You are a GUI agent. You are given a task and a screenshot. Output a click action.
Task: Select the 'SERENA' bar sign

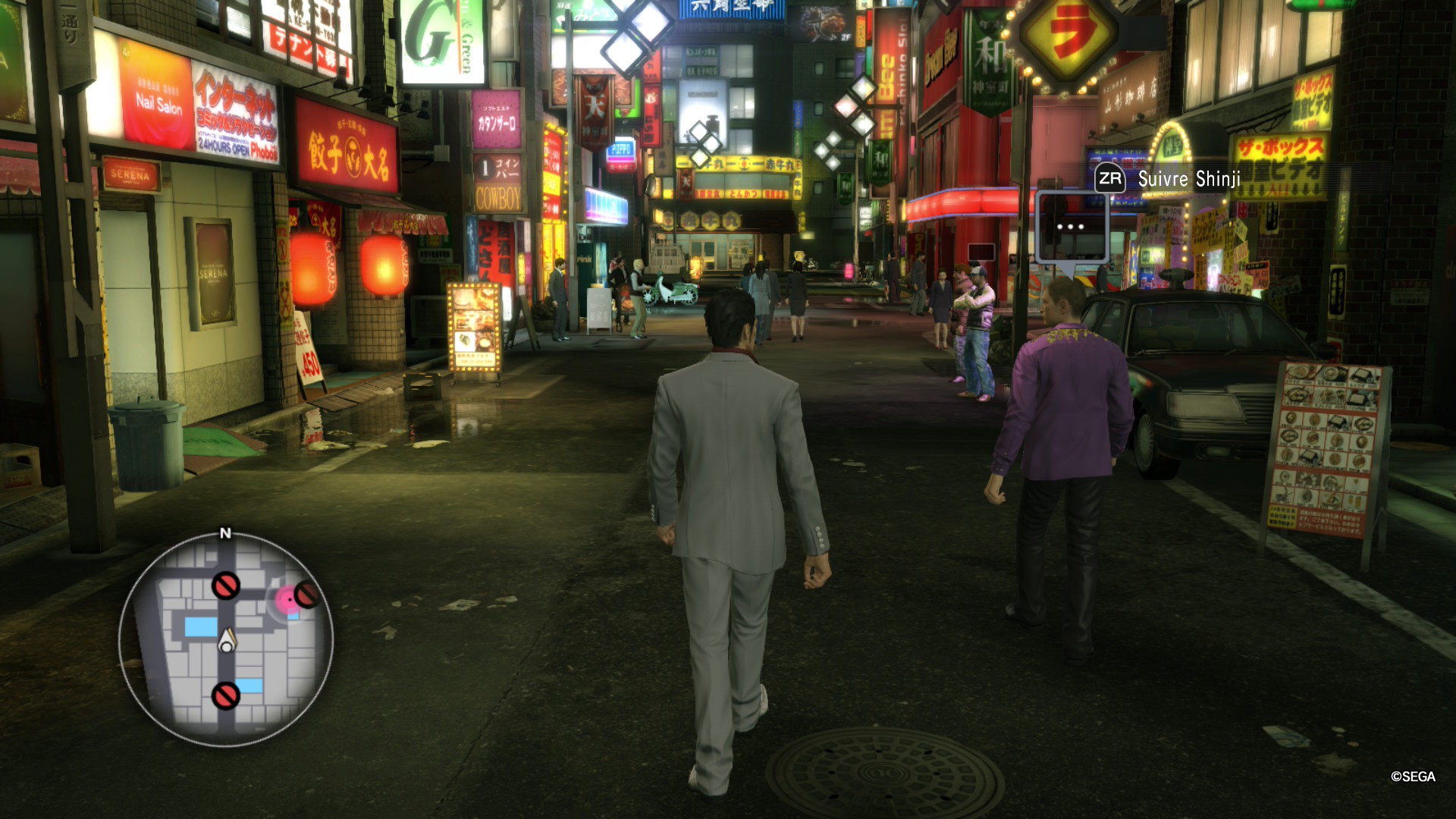129,174
